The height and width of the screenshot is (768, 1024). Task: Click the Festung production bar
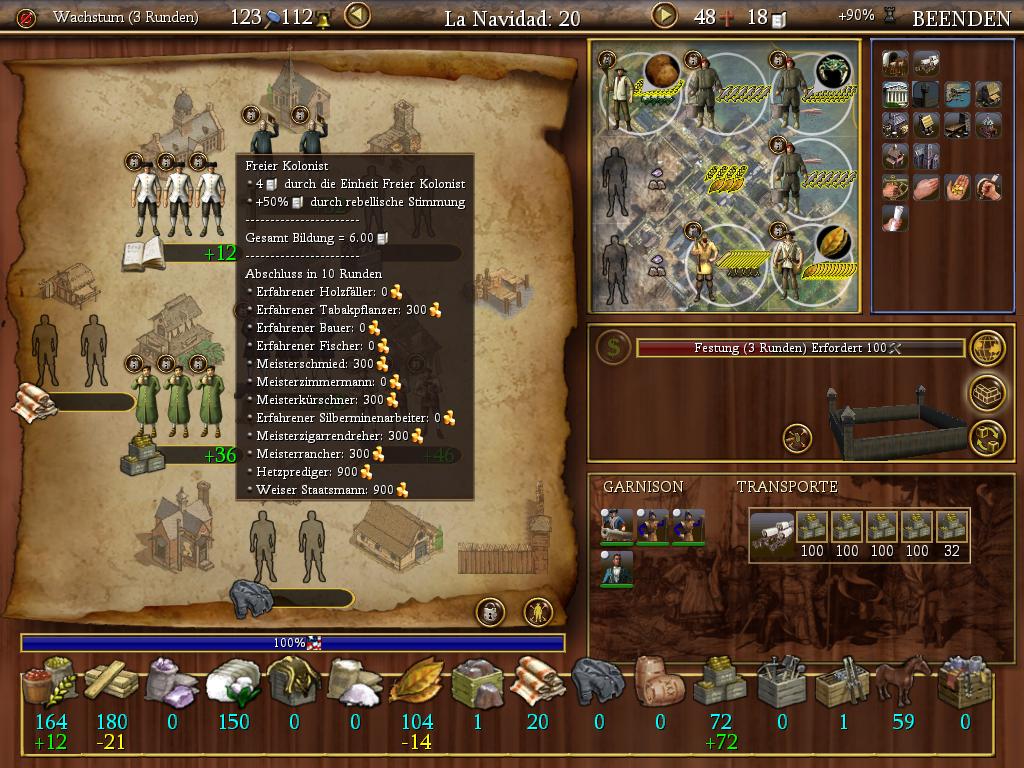[800, 348]
